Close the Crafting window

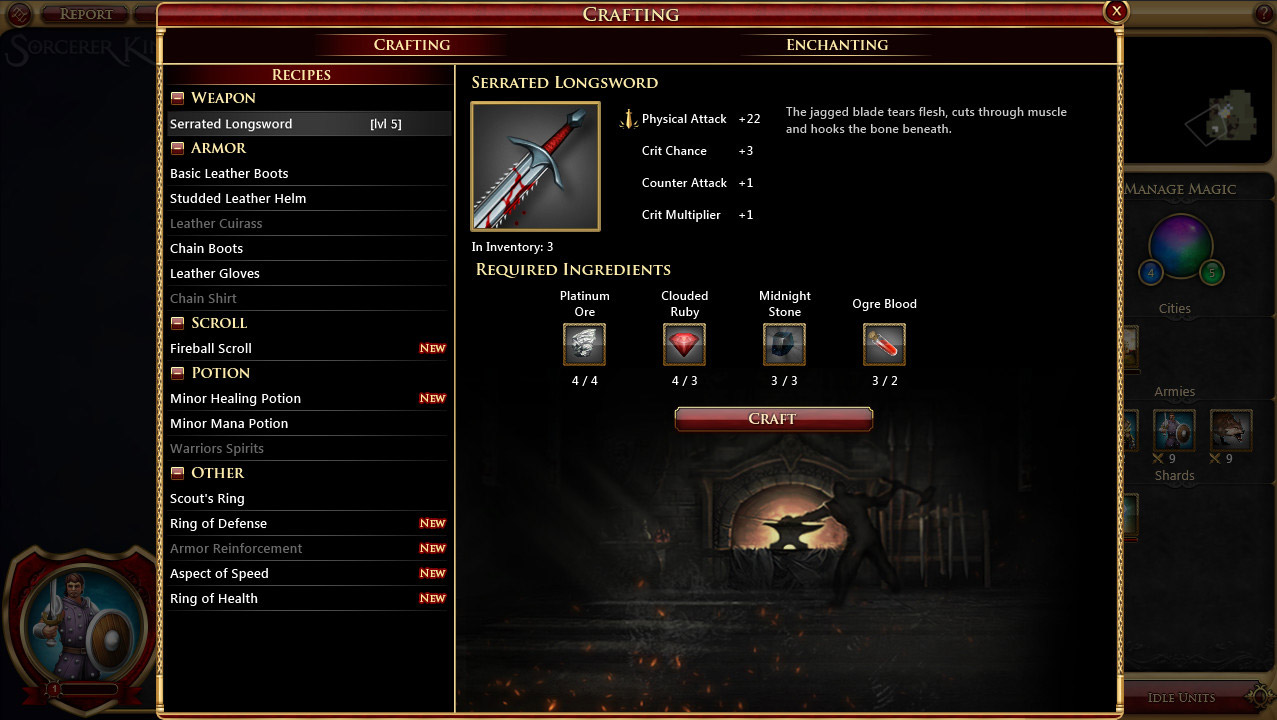click(1116, 11)
